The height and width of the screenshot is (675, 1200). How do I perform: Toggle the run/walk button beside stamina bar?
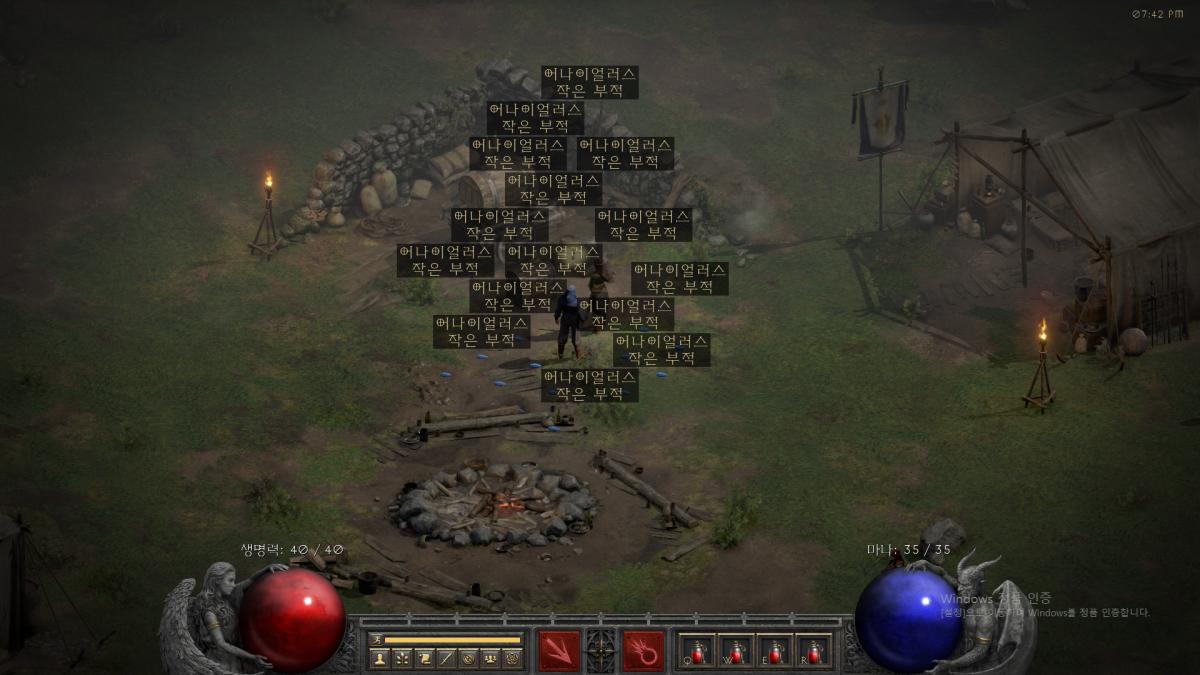(x=377, y=639)
